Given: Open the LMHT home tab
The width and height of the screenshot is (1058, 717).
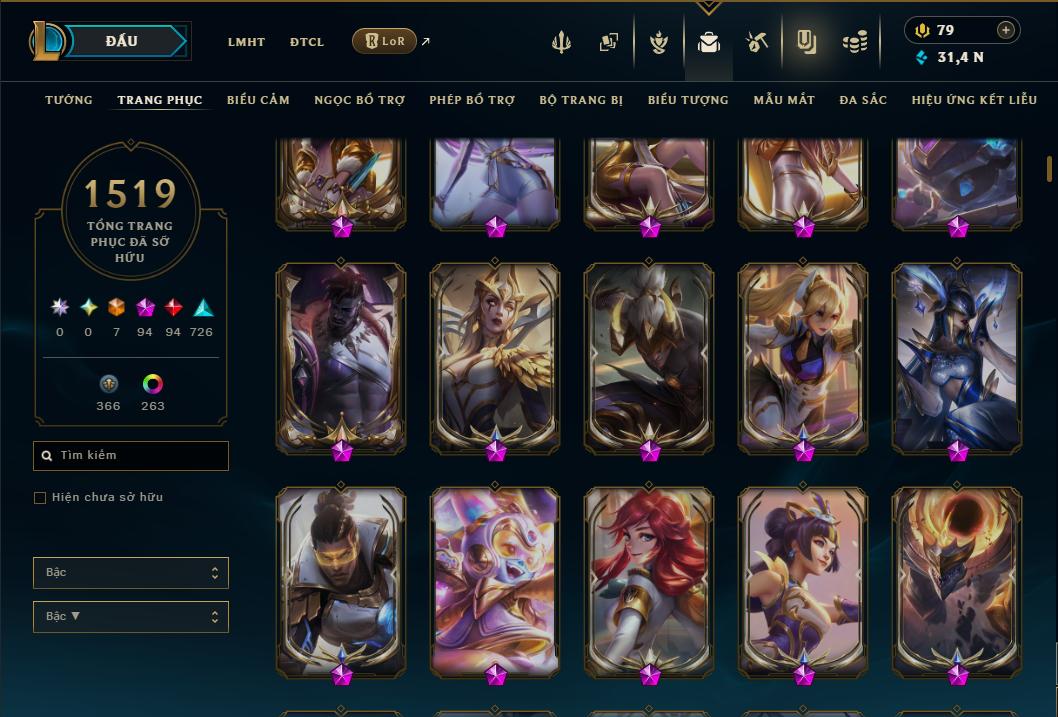Looking at the screenshot, I should (x=246, y=42).
